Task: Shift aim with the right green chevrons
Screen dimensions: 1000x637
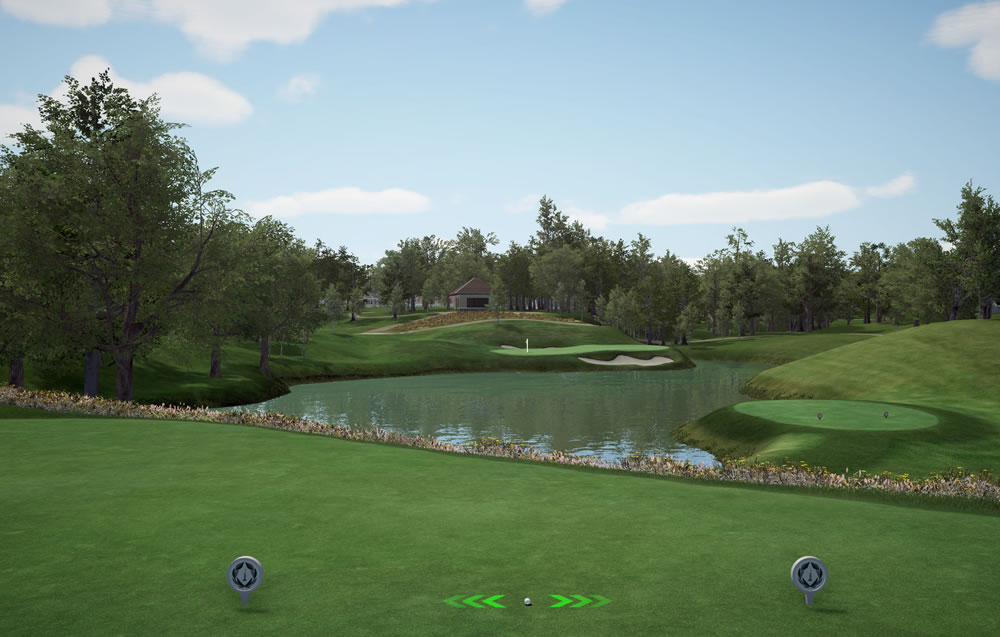Action: (579, 601)
